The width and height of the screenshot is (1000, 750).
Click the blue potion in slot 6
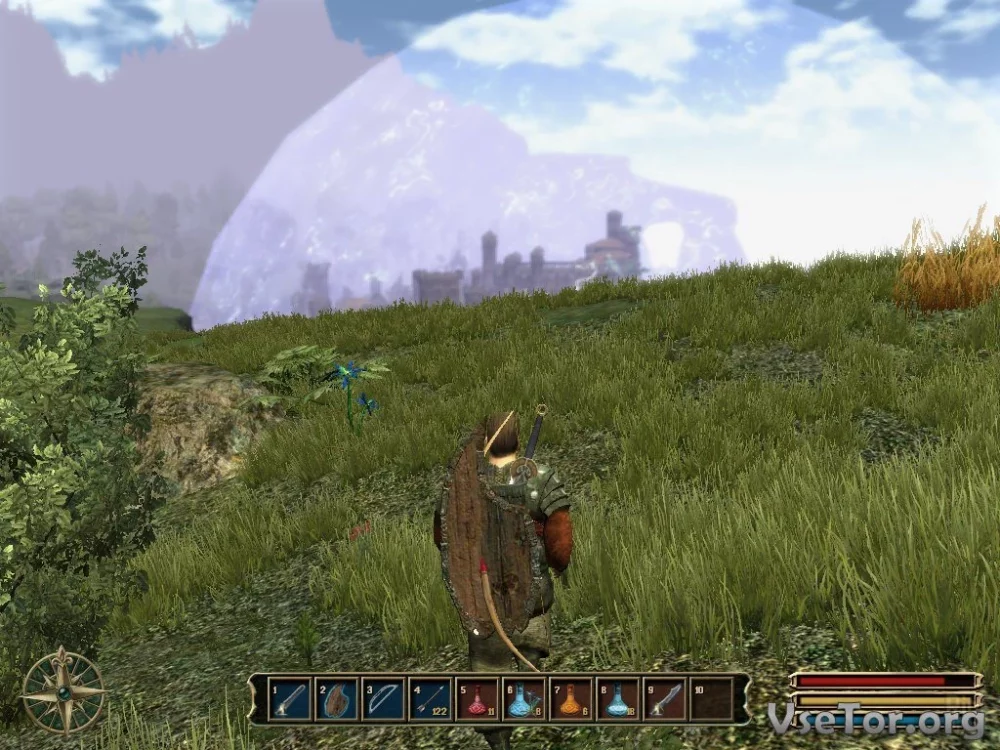(x=524, y=699)
